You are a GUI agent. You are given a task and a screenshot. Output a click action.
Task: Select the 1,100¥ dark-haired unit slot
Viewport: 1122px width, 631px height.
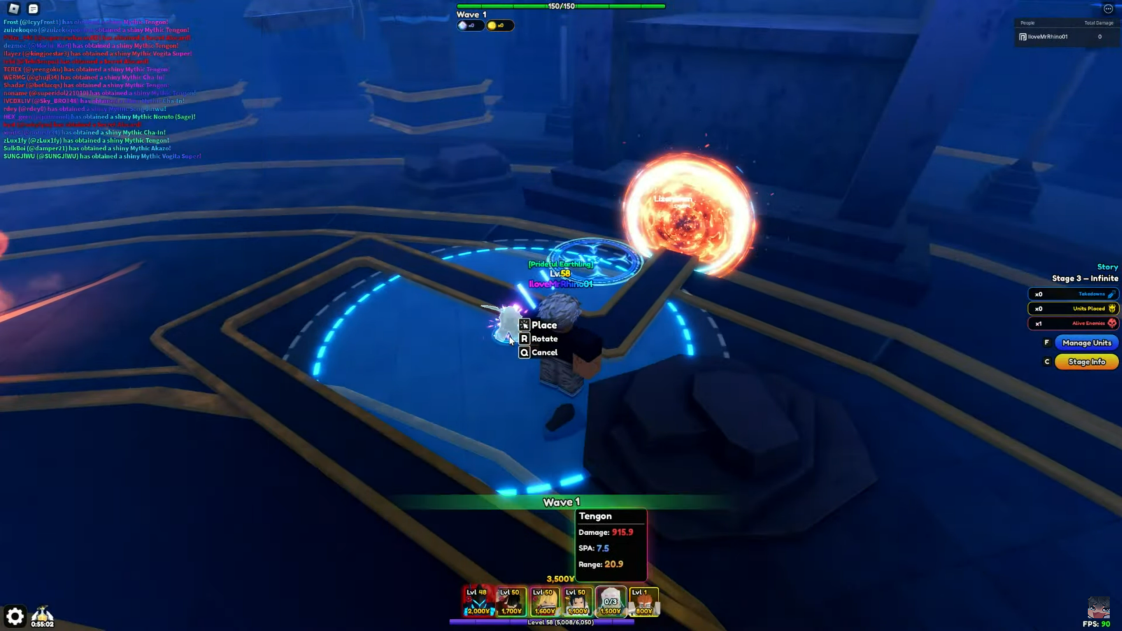point(577,601)
